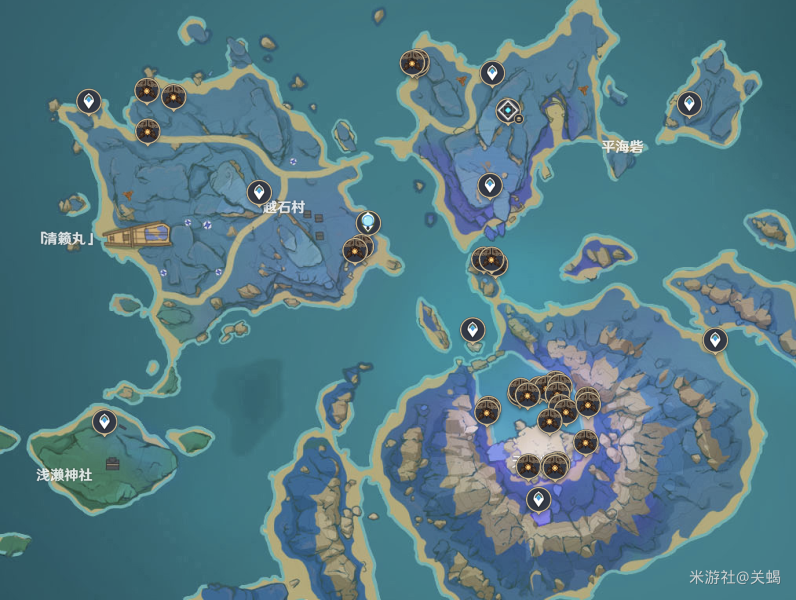Select the waypoint on 浅濑神社 island
The width and height of the screenshot is (796, 600).
tap(104, 421)
